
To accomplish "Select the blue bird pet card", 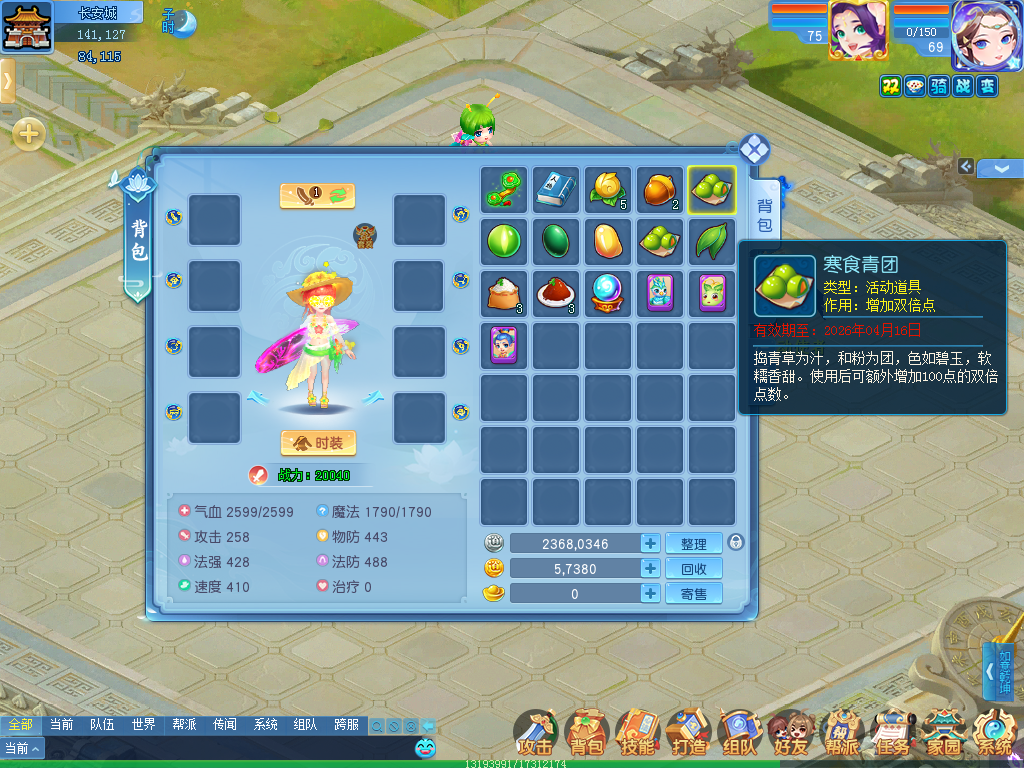I will 660,293.
